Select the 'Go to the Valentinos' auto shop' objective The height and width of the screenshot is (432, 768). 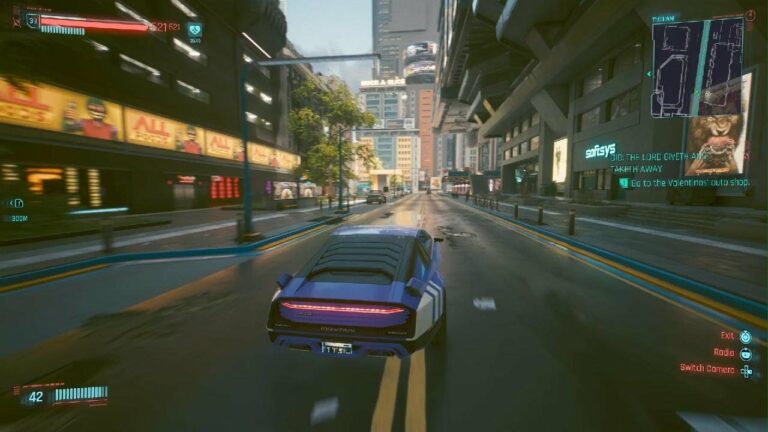point(685,183)
